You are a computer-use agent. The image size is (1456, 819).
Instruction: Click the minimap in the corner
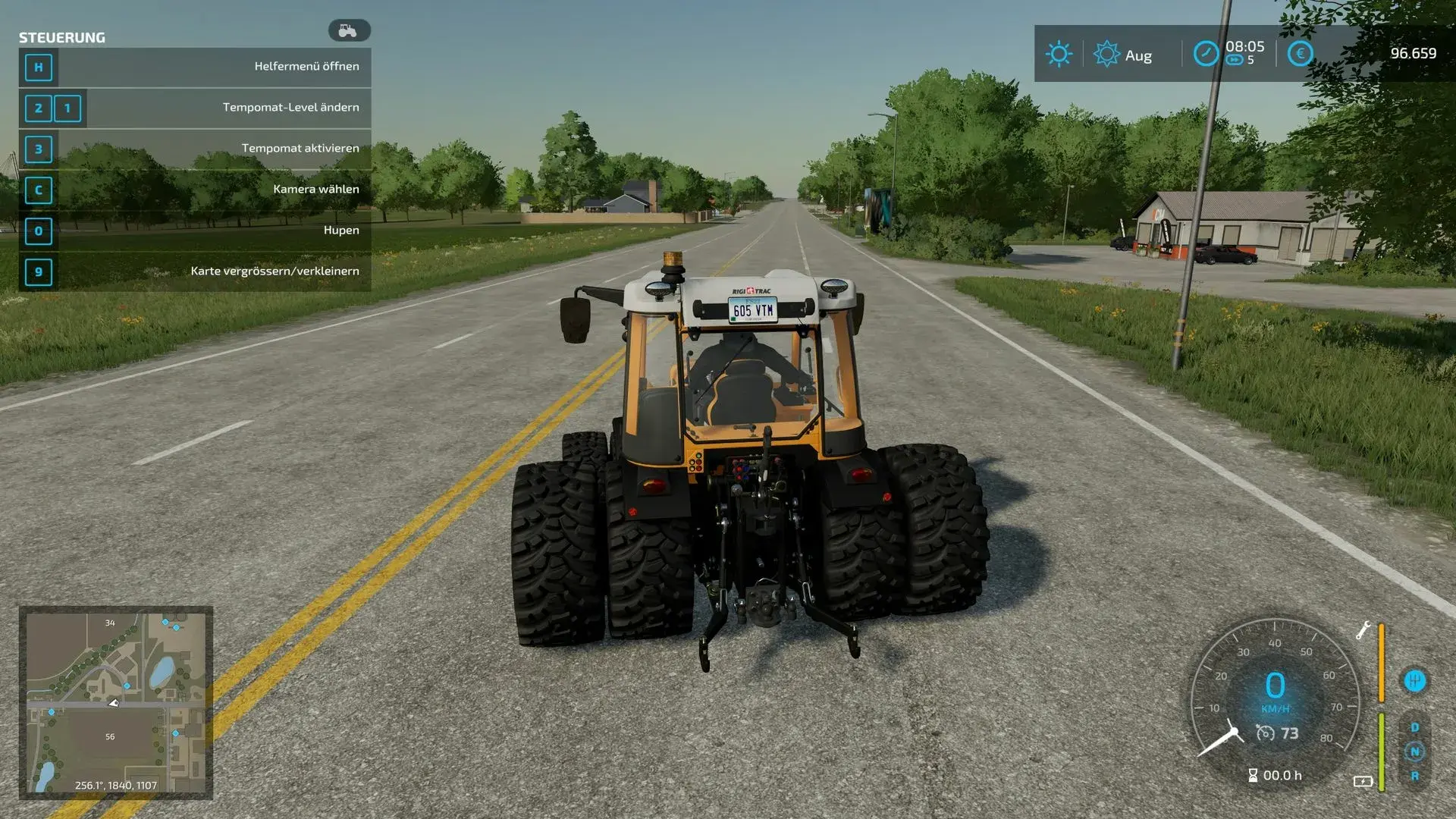click(115, 702)
